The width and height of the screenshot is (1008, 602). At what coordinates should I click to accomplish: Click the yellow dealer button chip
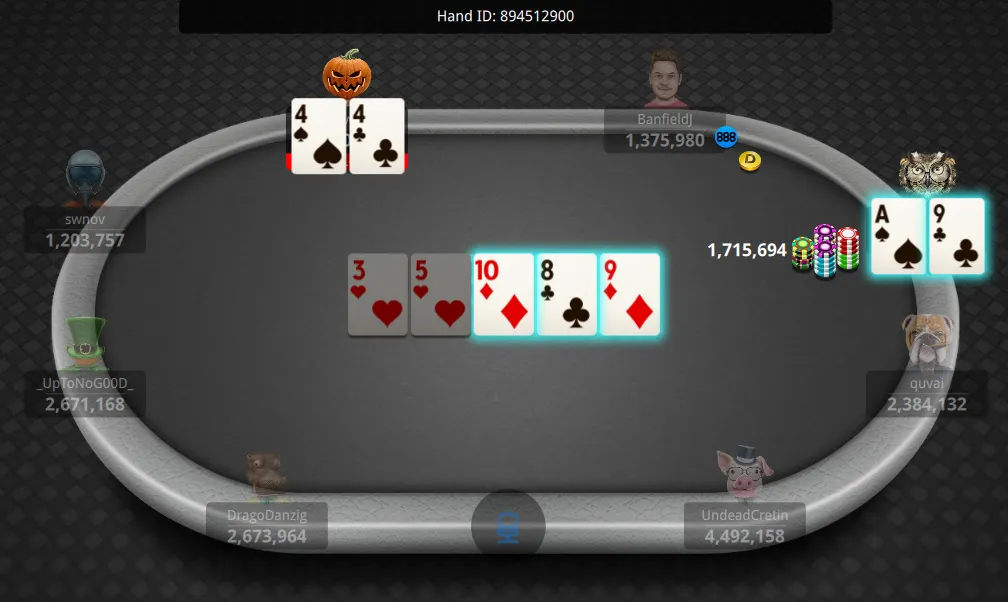749,160
